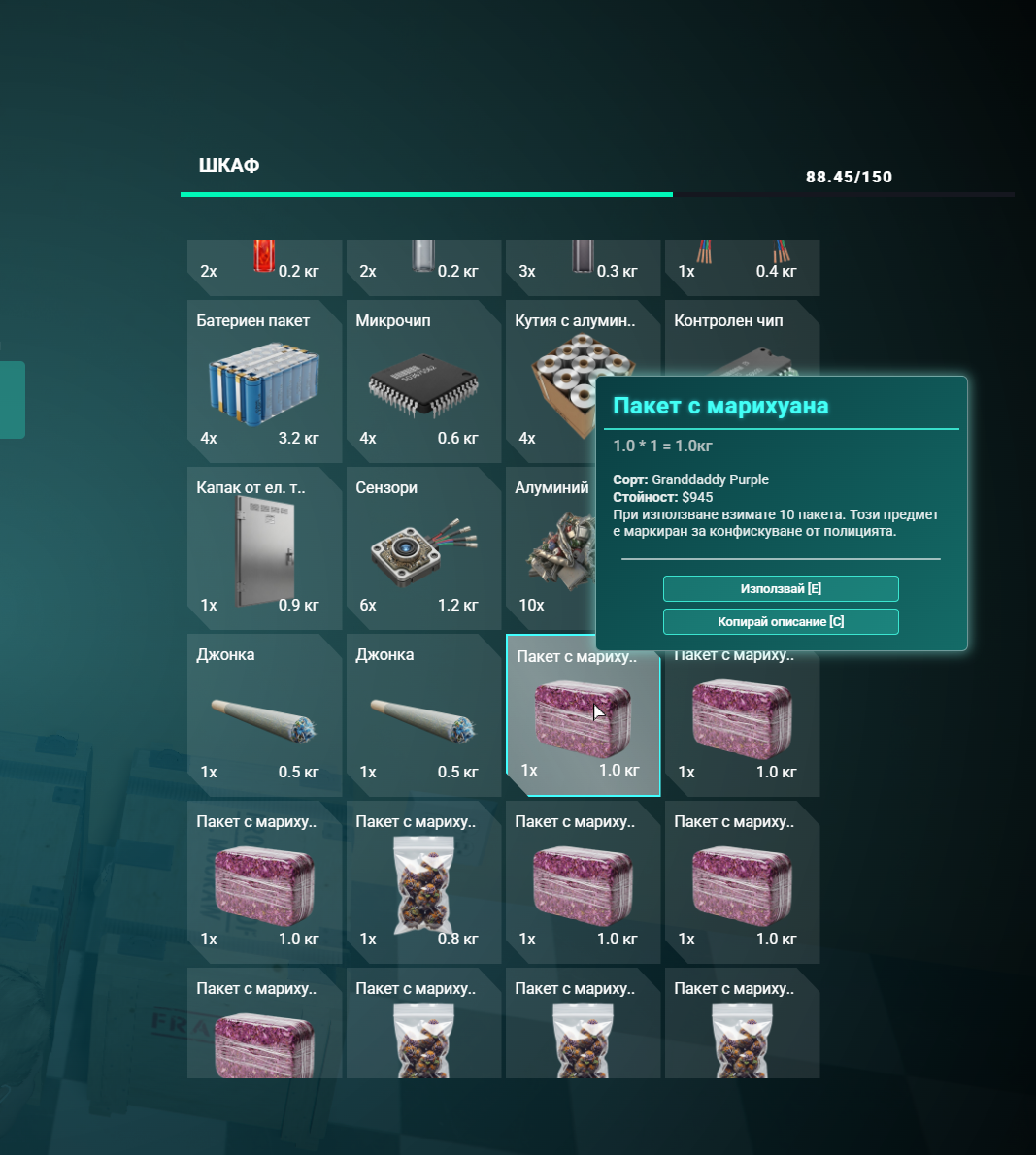Viewport: 1036px width, 1155px height.
Task: Pick the Капак от ел. табло slot
Action: pos(264,548)
